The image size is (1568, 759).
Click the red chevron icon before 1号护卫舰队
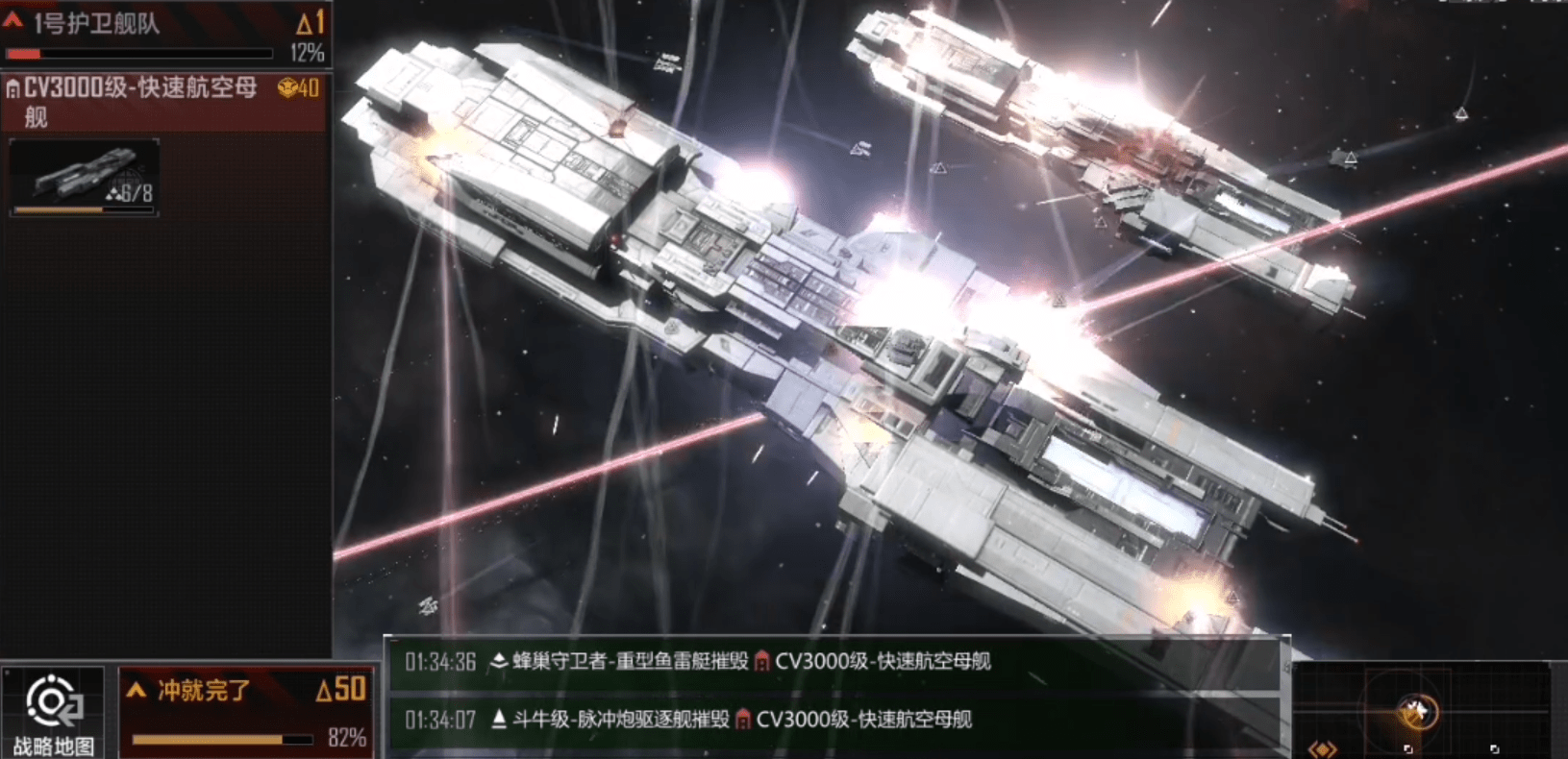[x=12, y=24]
